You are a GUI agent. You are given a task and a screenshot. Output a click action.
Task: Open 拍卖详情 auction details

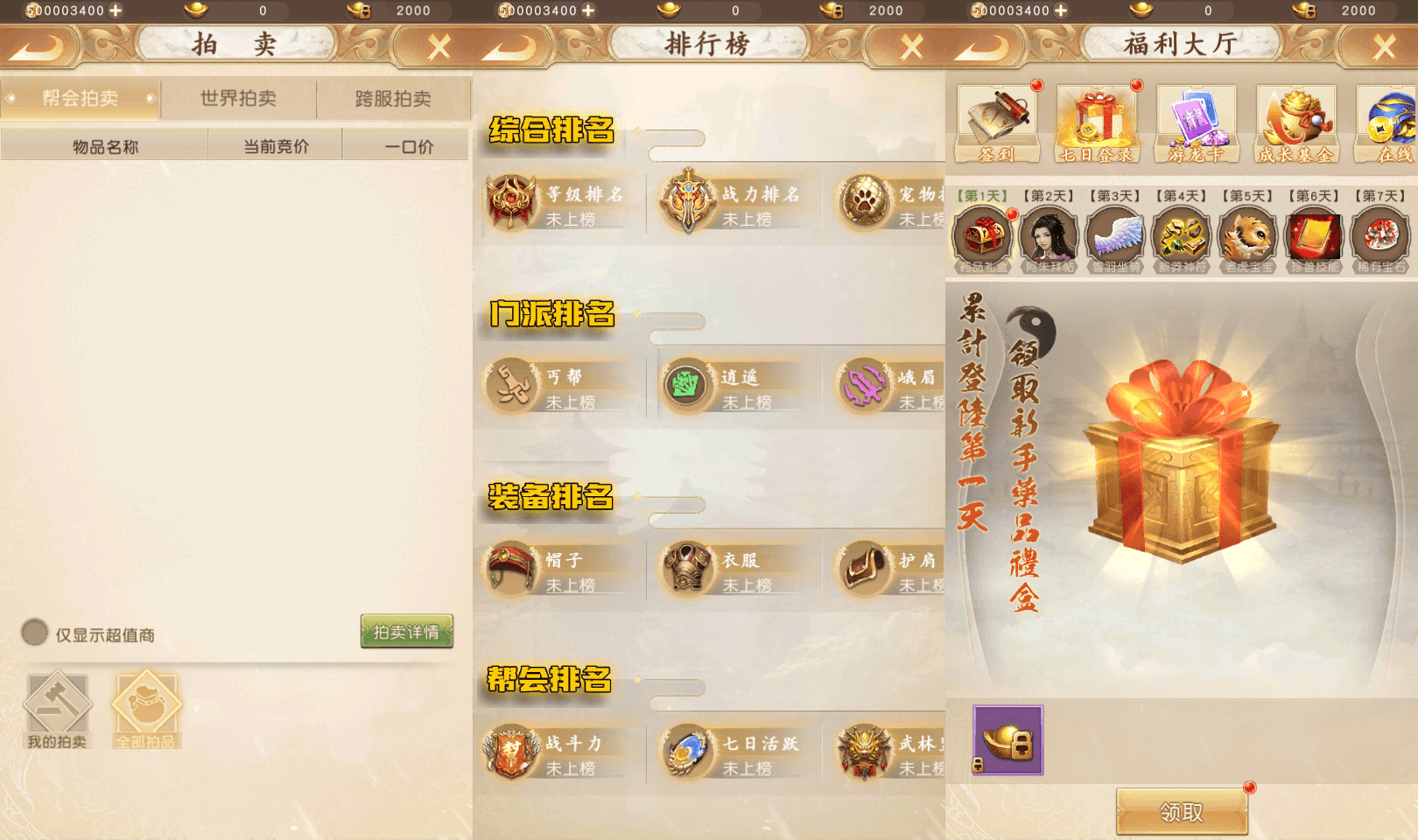click(x=405, y=633)
